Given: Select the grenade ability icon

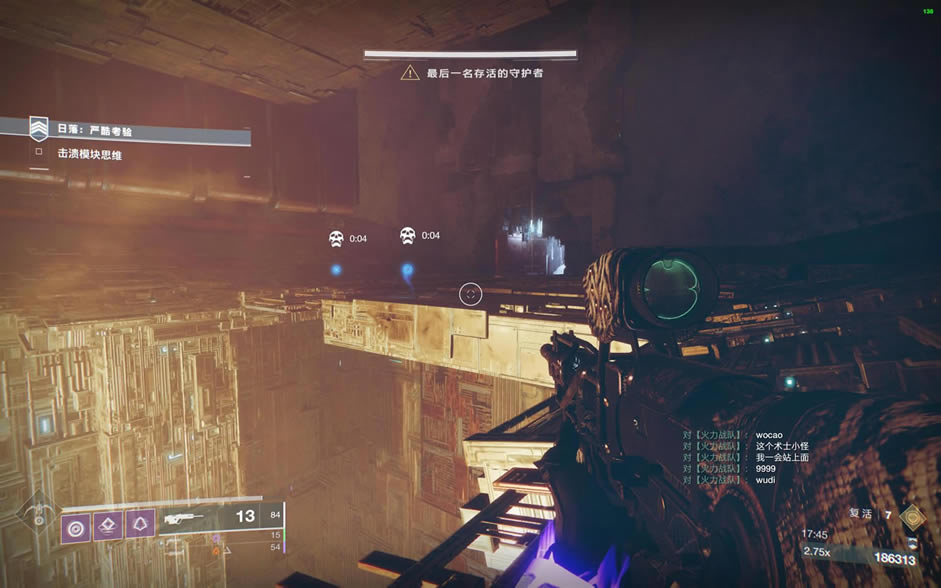Looking at the screenshot, I should point(76,526).
